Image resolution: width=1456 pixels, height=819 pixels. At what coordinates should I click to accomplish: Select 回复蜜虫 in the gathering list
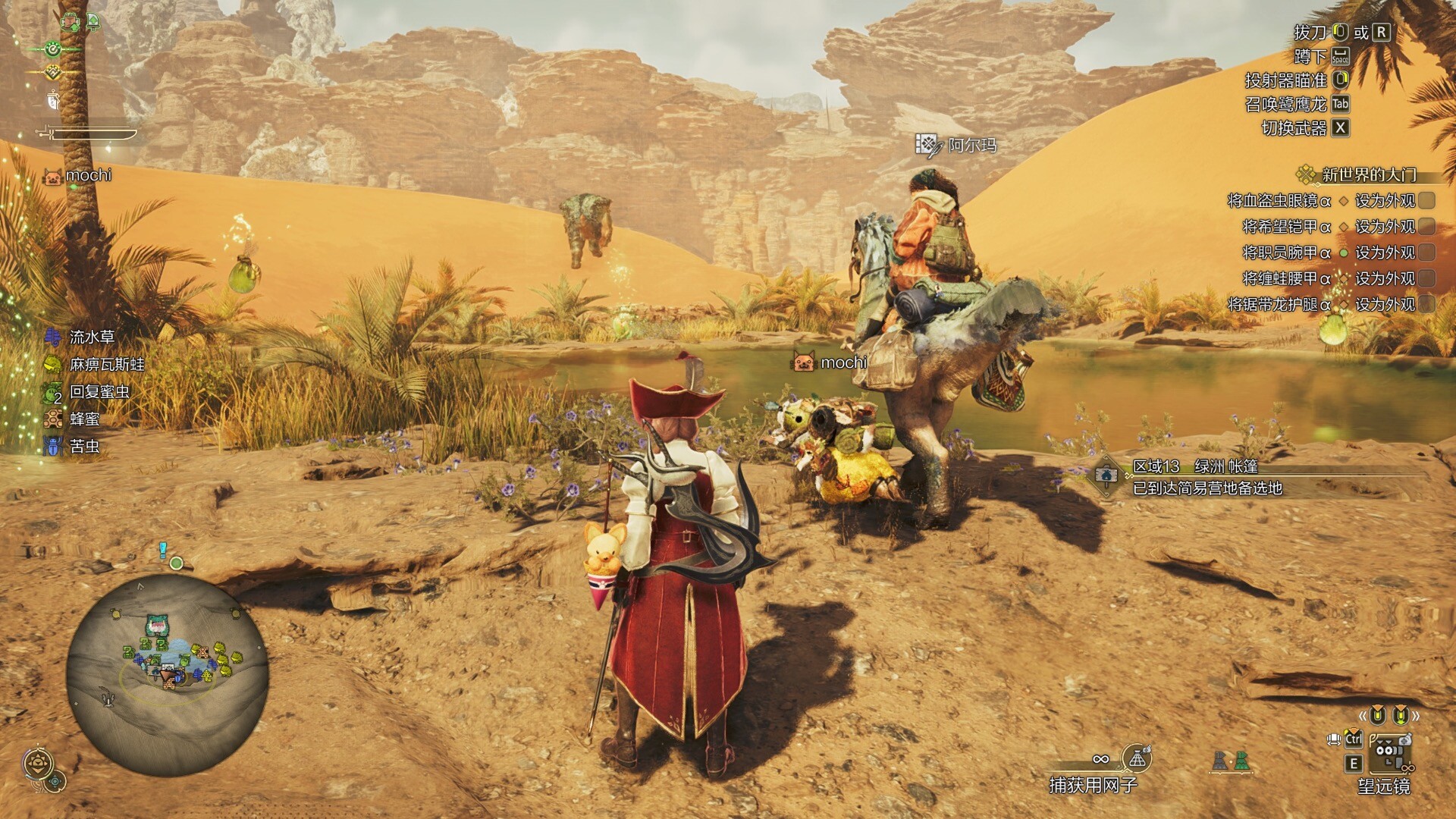click(99, 391)
